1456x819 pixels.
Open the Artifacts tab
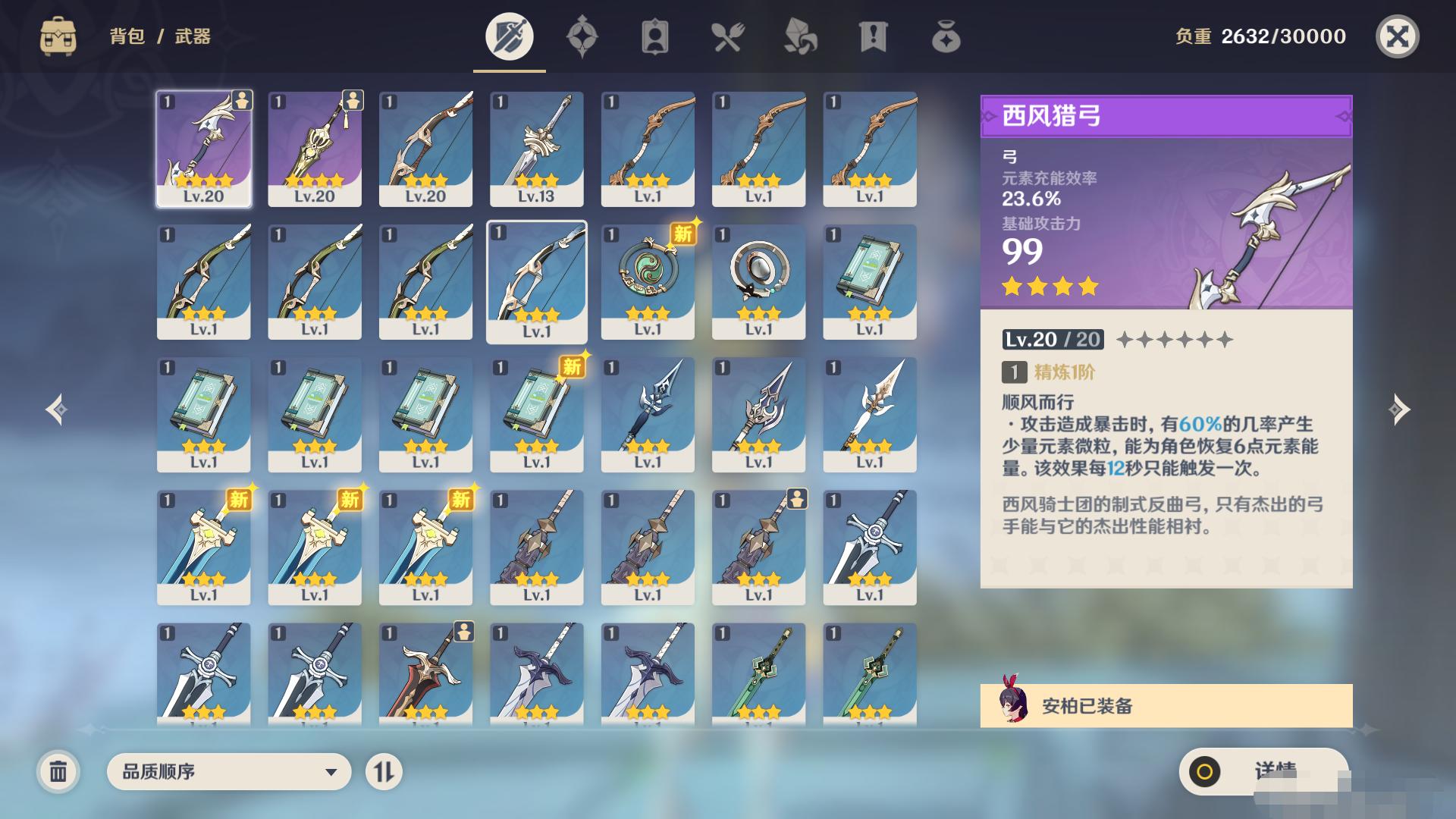coord(582,36)
